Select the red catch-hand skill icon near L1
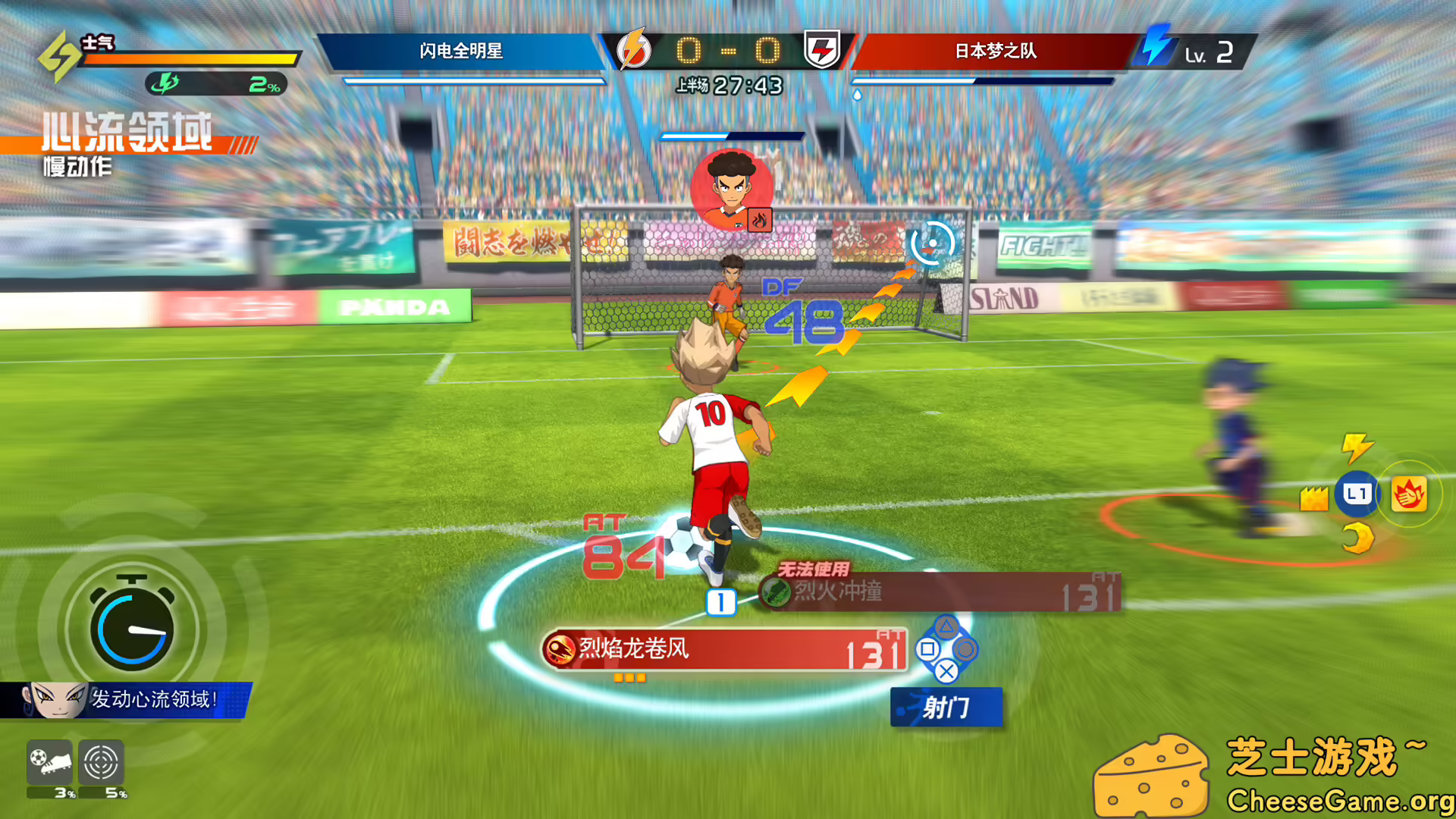1456x819 pixels. click(1407, 493)
